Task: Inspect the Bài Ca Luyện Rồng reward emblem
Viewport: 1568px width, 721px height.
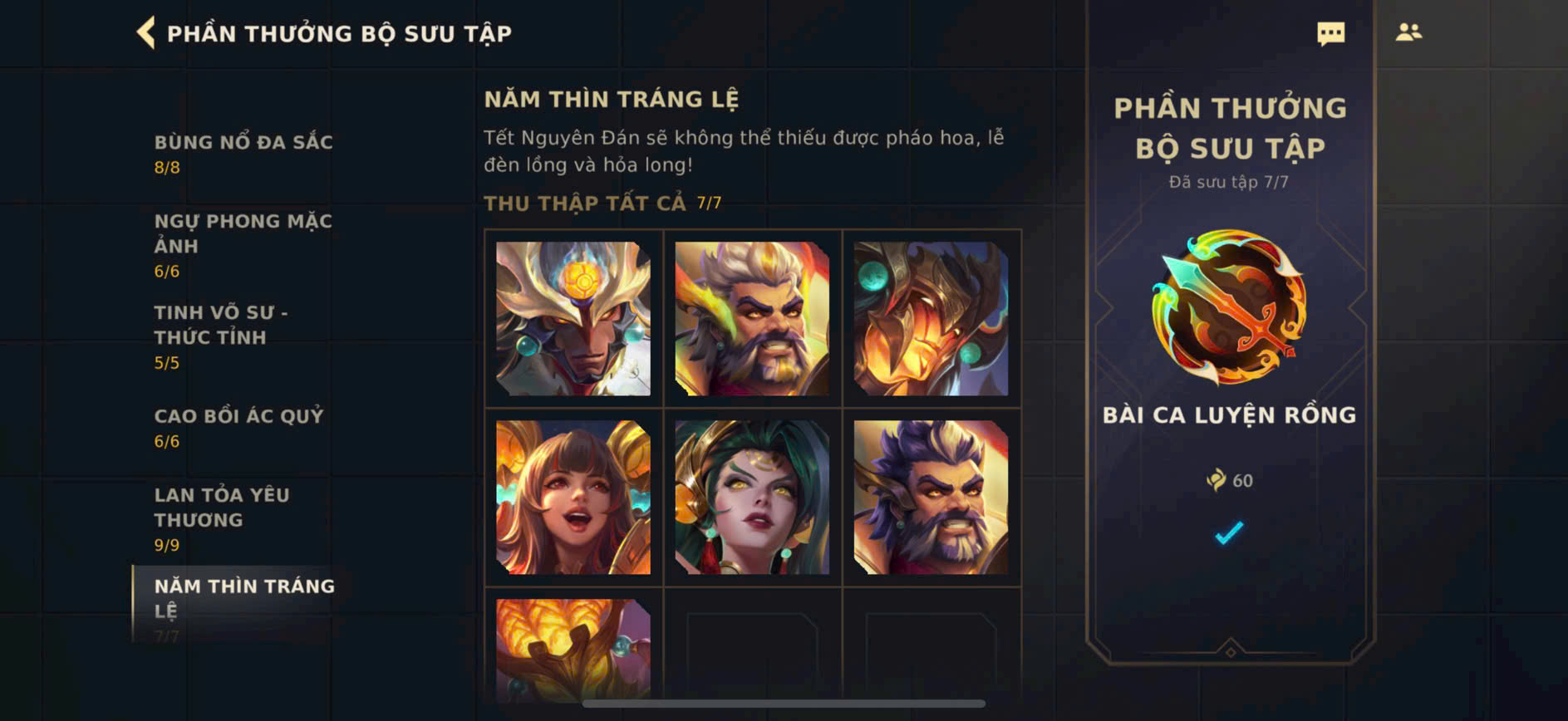Action: 1229,307
